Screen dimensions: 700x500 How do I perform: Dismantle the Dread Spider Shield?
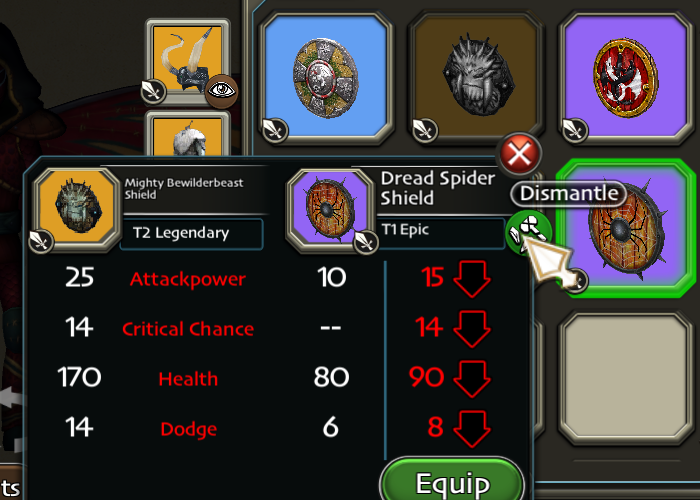526,231
